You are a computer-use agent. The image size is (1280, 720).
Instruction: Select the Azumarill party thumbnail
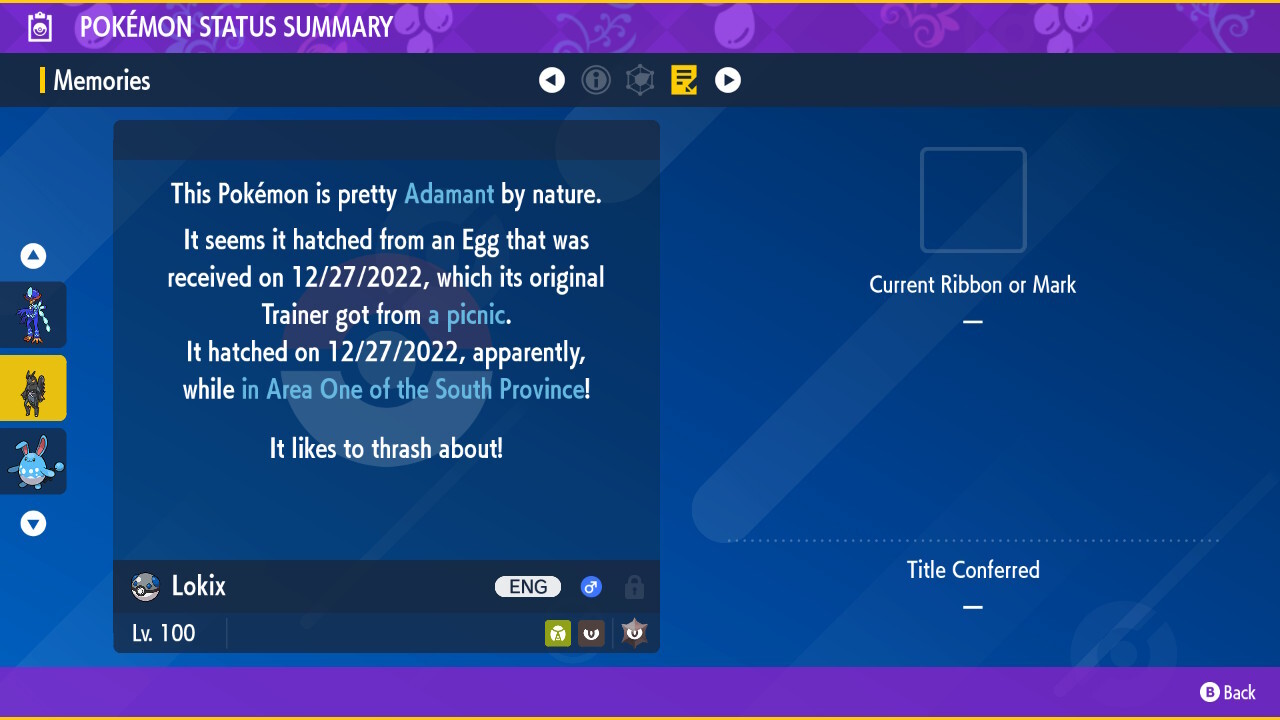pos(33,461)
